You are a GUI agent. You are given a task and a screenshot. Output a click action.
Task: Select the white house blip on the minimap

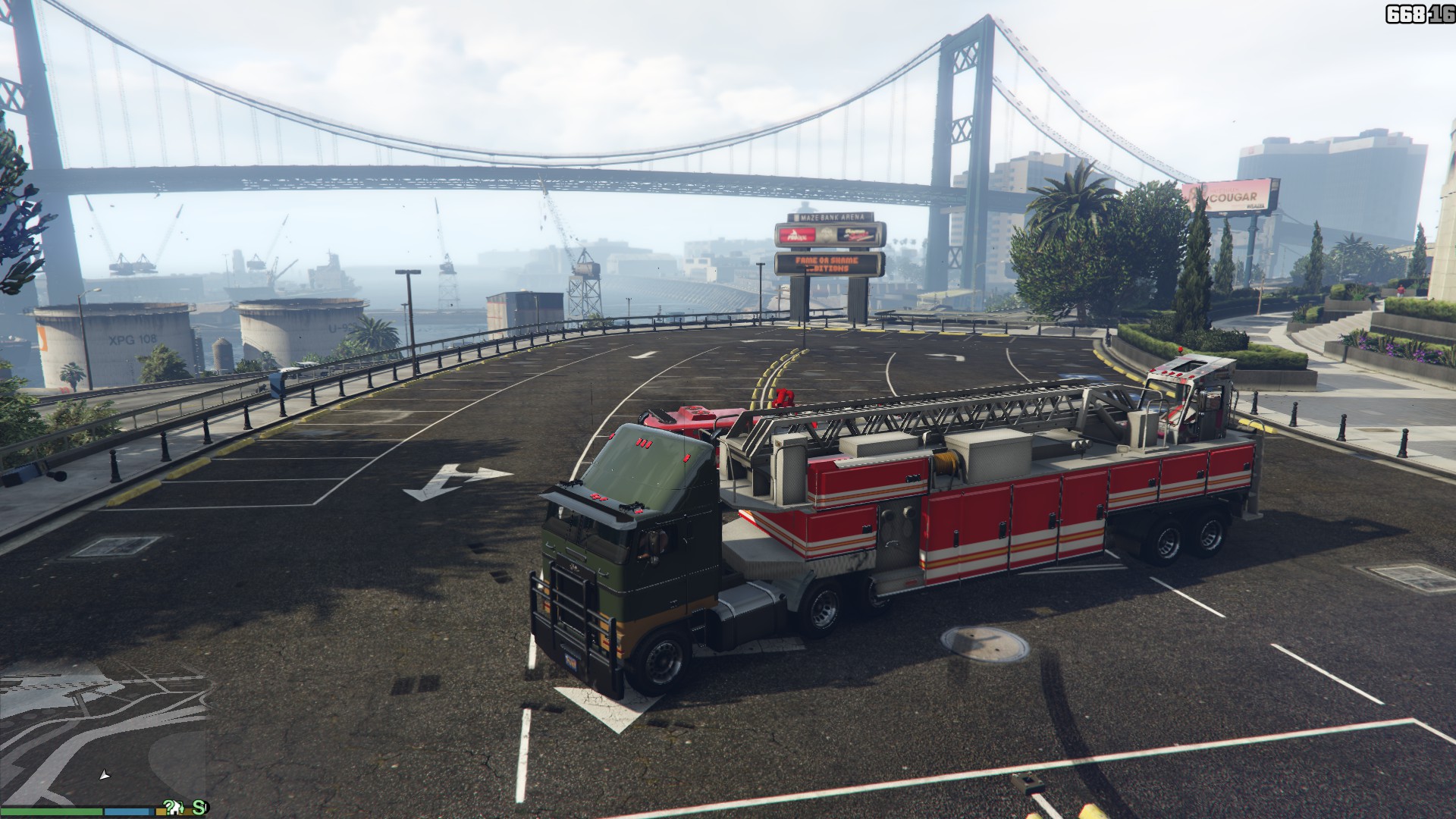click(x=175, y=810)
